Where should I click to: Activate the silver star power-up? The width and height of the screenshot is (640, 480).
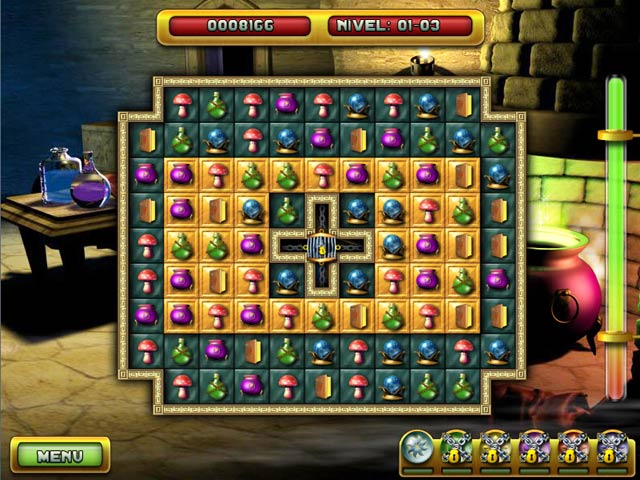pyautogui.click(x=417, y=449)
